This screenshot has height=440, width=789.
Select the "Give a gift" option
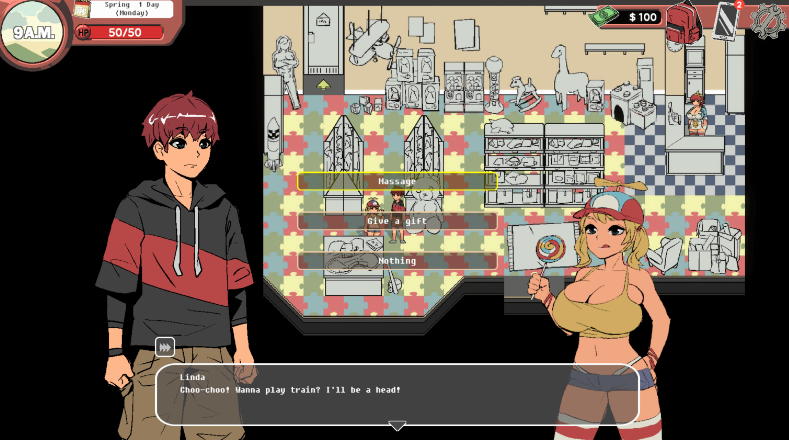tap(397, 221)
